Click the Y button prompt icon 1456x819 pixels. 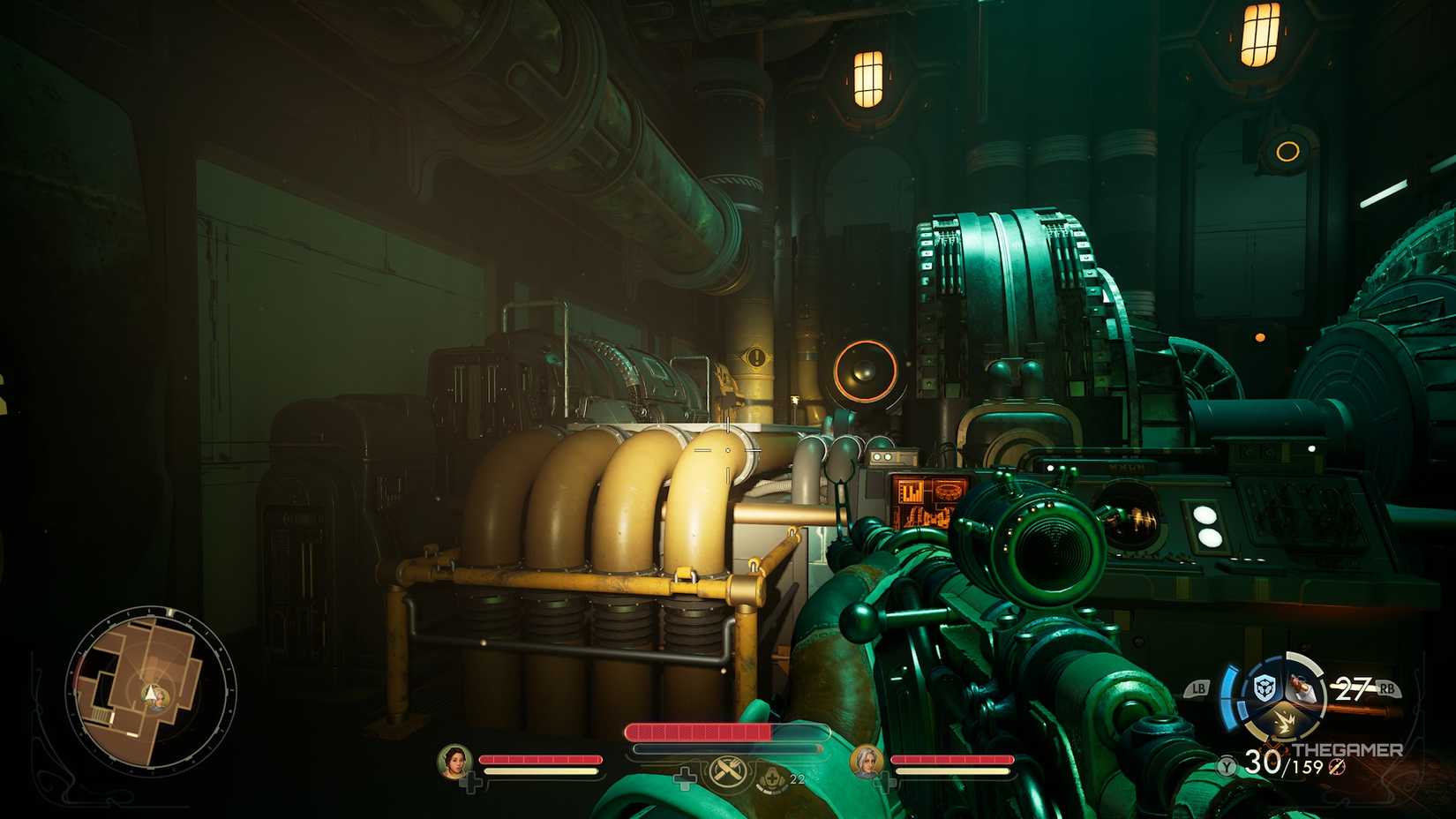(1226, 766)
